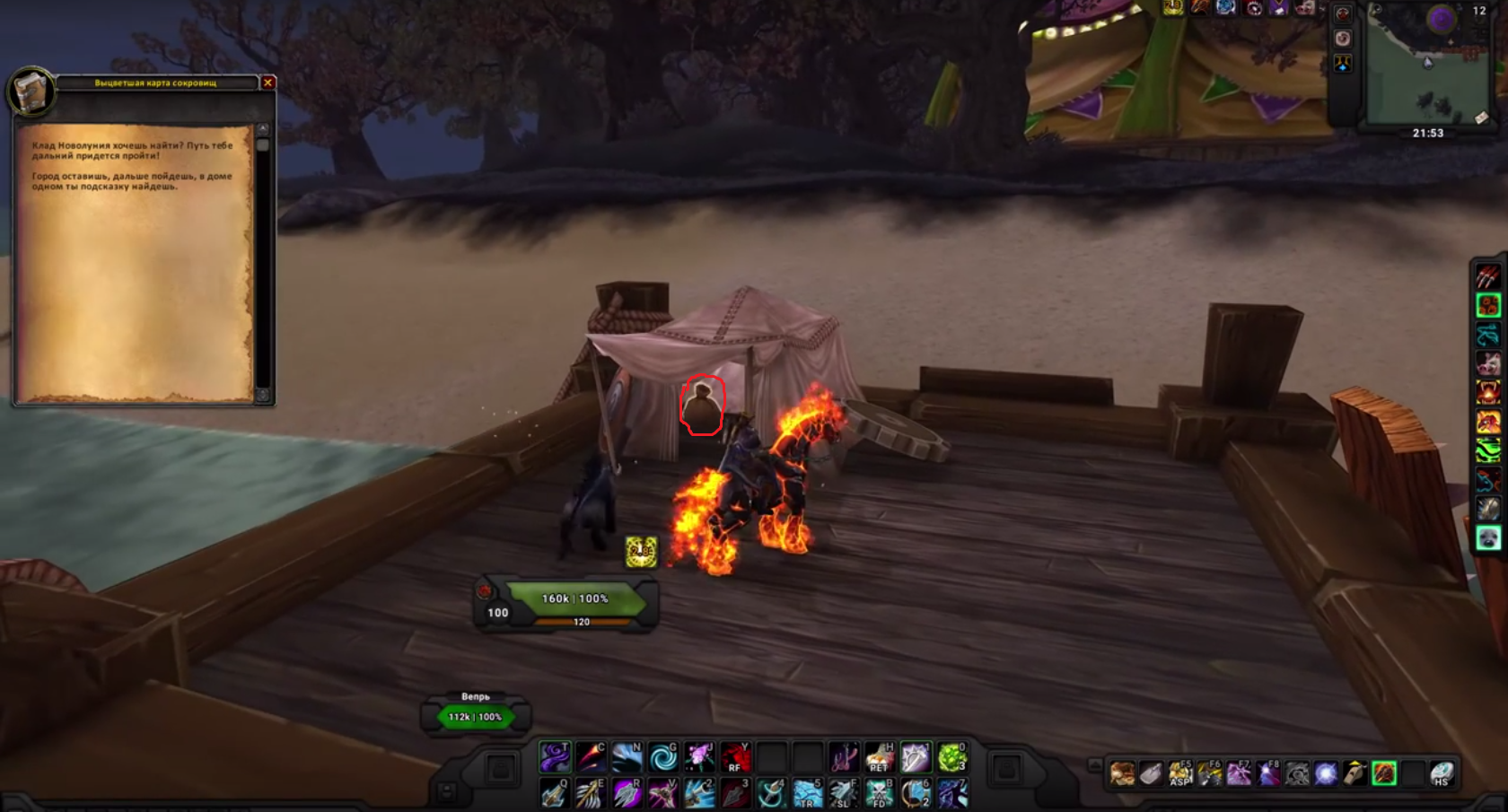Use the HS hearthstone icon
Screen dimensions: 1508x812
[x=1442, y=773]
